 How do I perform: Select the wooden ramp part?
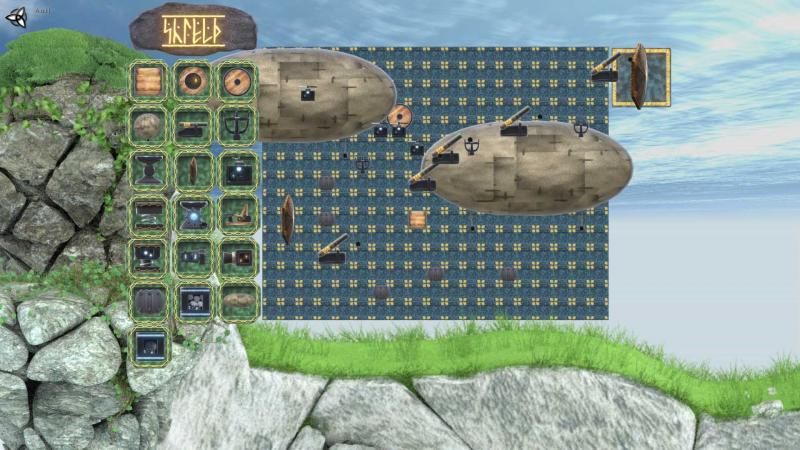[x=238, y=214]
